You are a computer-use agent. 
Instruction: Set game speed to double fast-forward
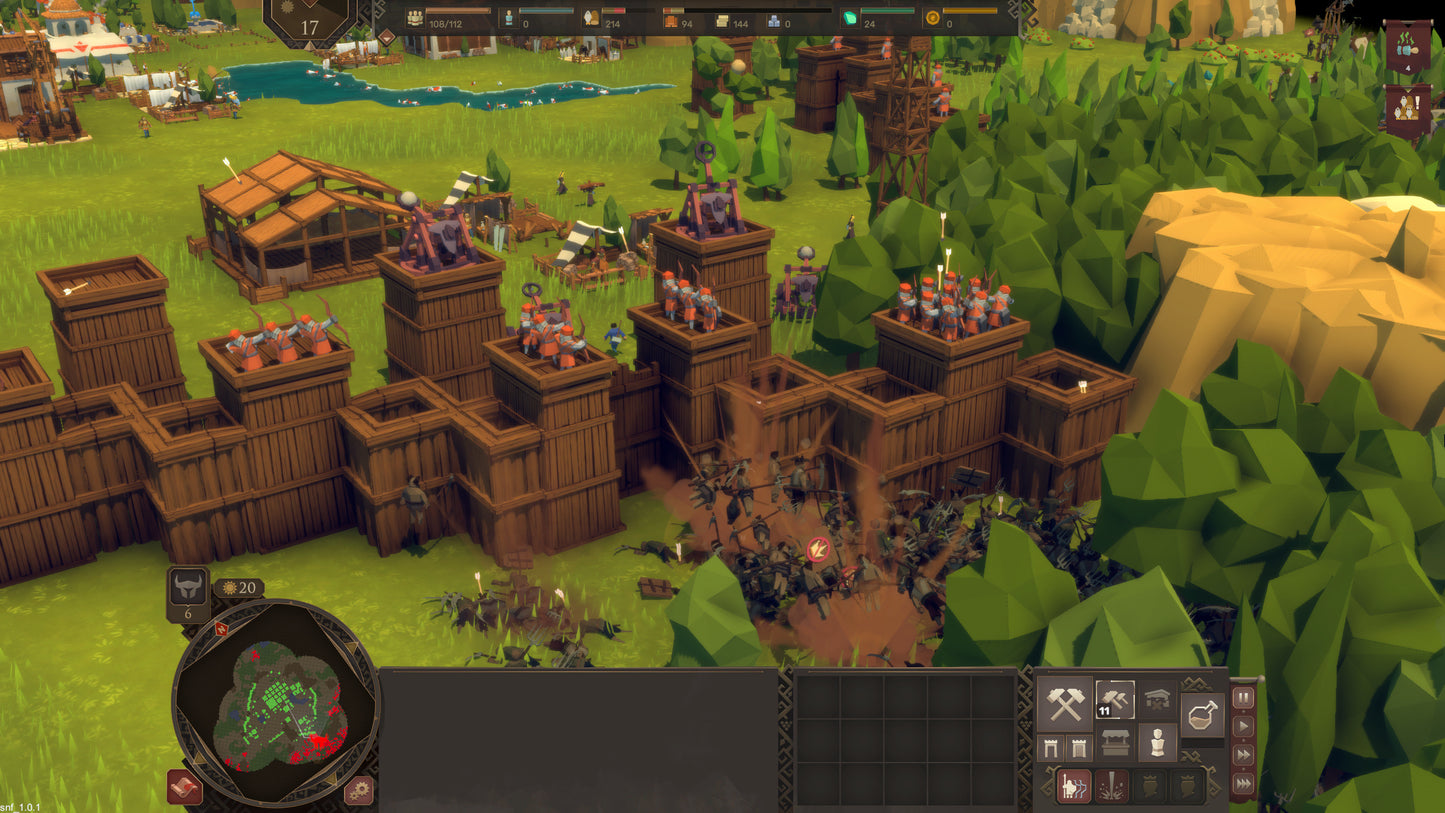coord(1243,756)
